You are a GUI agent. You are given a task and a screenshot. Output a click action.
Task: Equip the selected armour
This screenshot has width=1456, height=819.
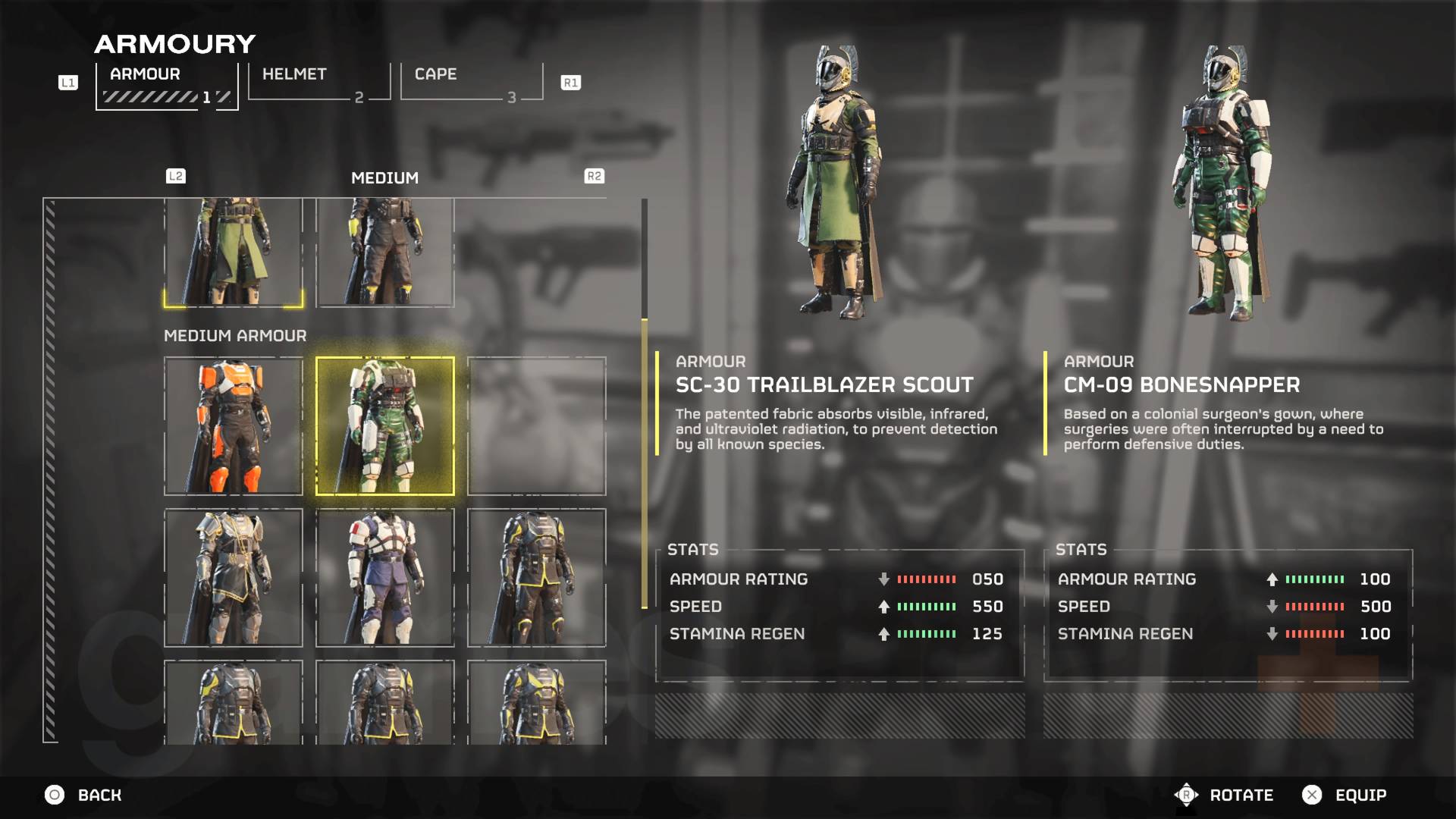pos(1345,795)
